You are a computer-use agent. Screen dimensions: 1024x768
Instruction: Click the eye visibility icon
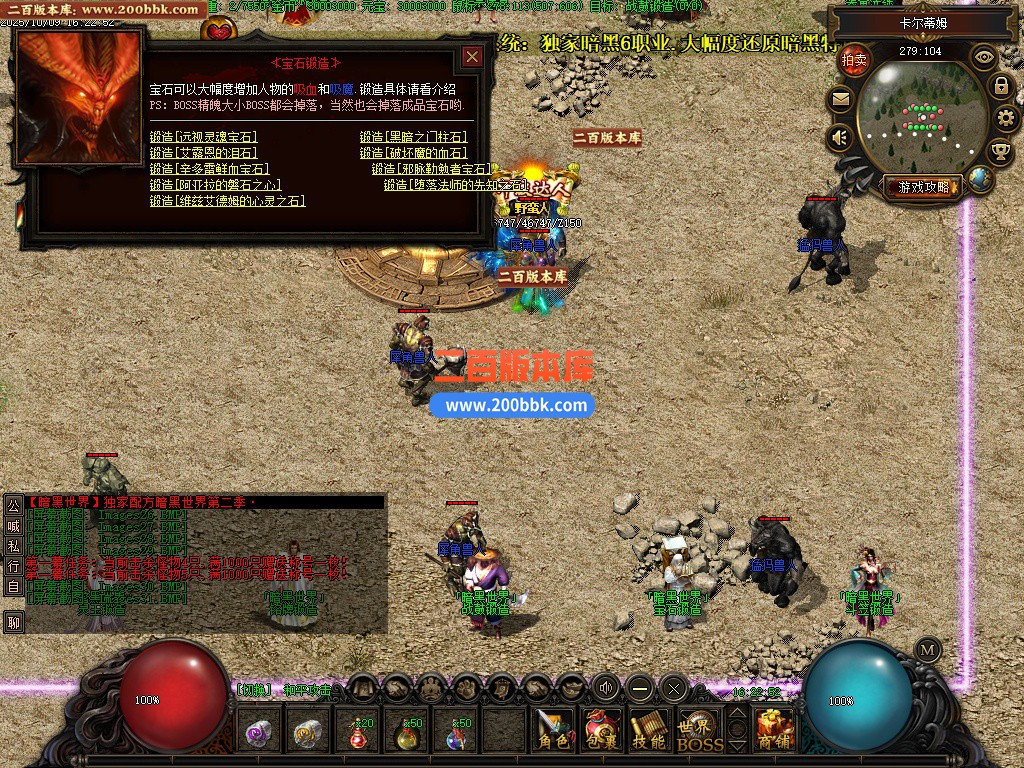click(x=984, y=57)
